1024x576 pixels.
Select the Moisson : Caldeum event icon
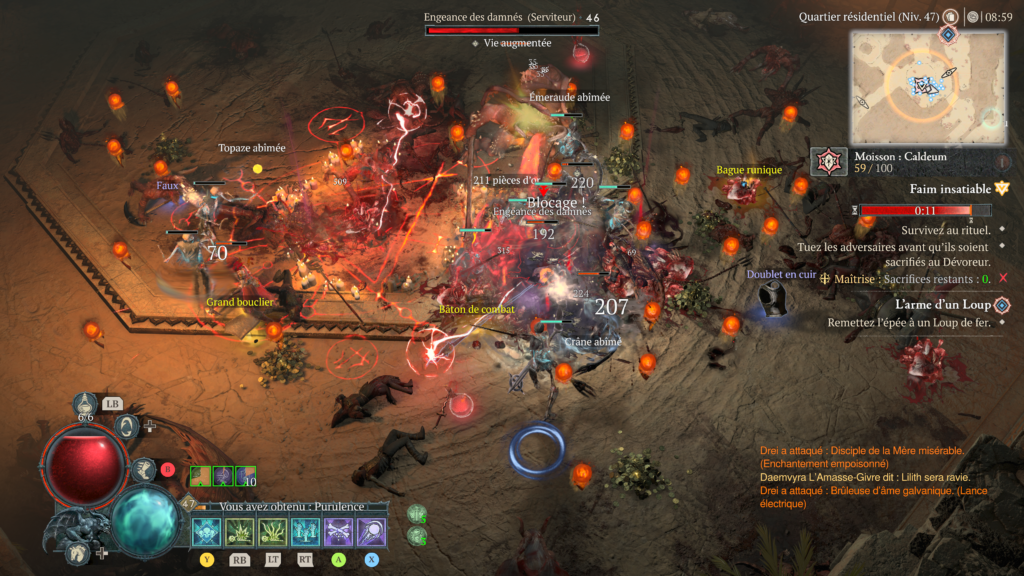829,162
